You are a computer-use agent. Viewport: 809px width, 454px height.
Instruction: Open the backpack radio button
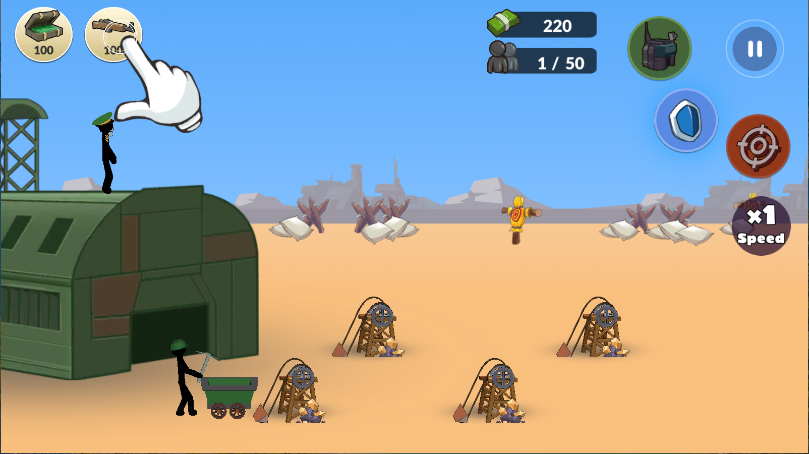(x=659, y=48)
